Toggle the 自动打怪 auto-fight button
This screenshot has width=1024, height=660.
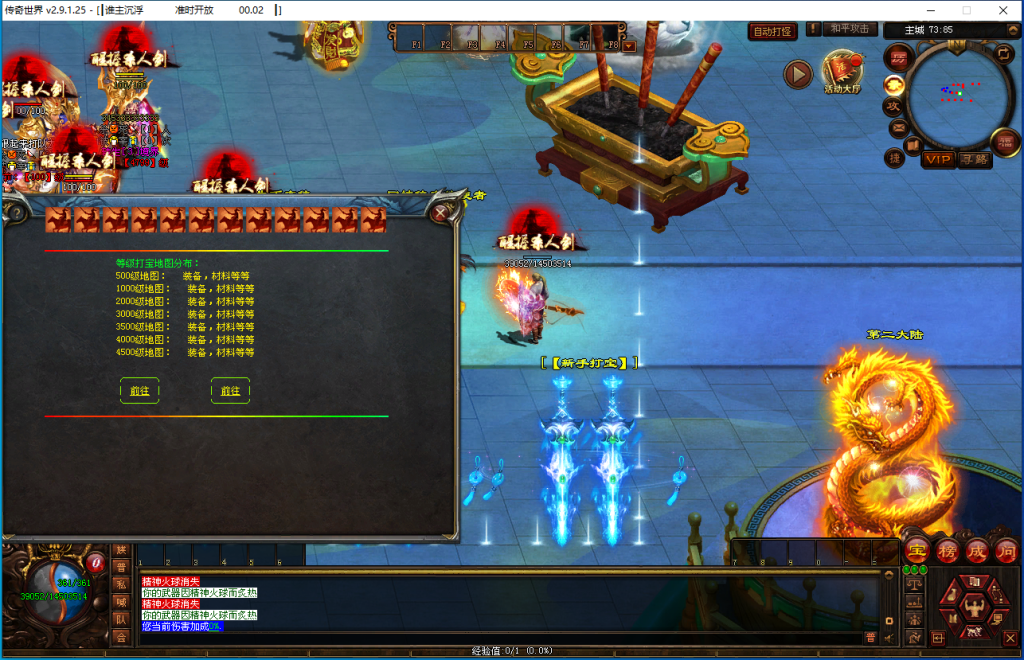(773, 32)
